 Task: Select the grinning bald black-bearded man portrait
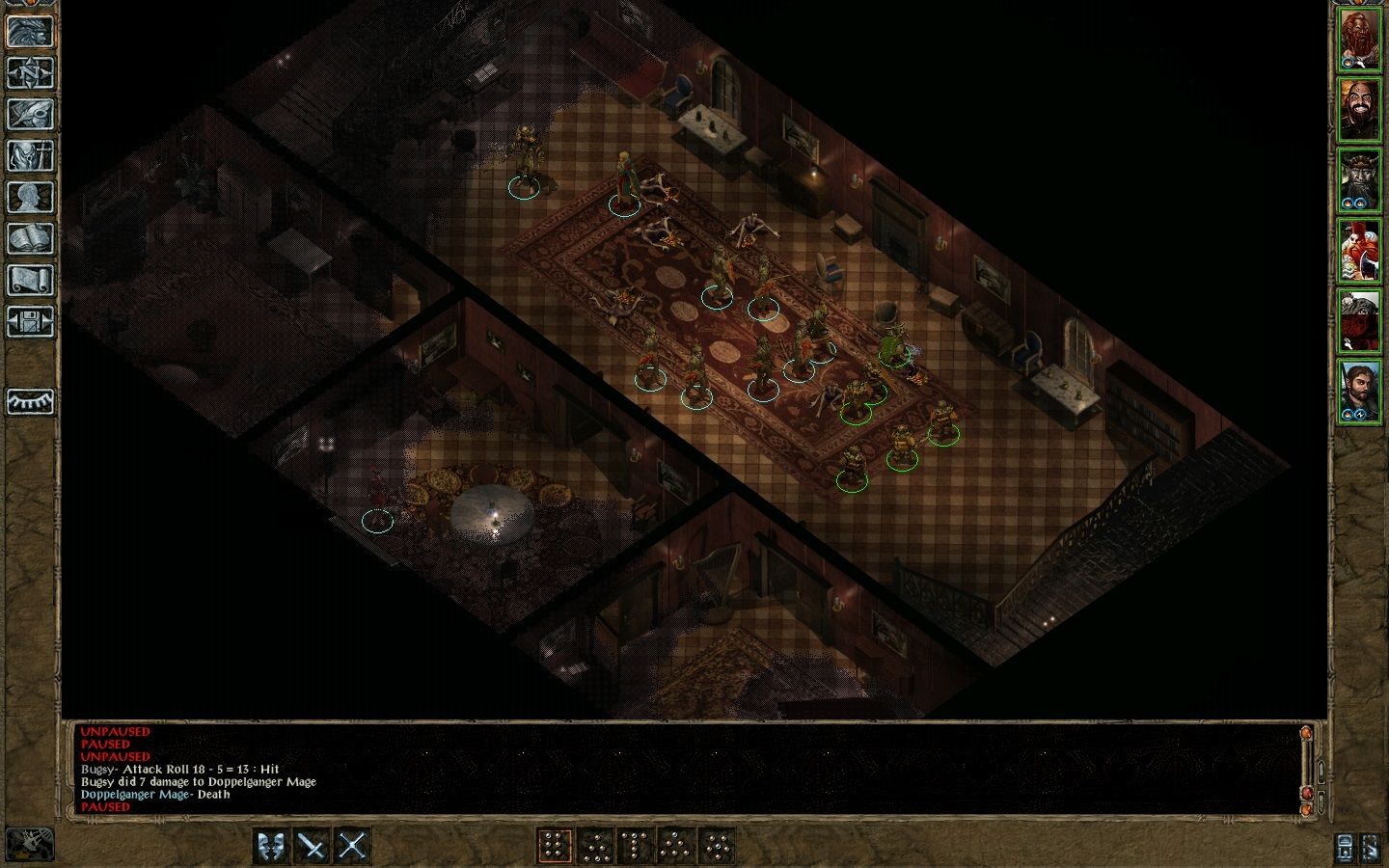[1358, 109]
